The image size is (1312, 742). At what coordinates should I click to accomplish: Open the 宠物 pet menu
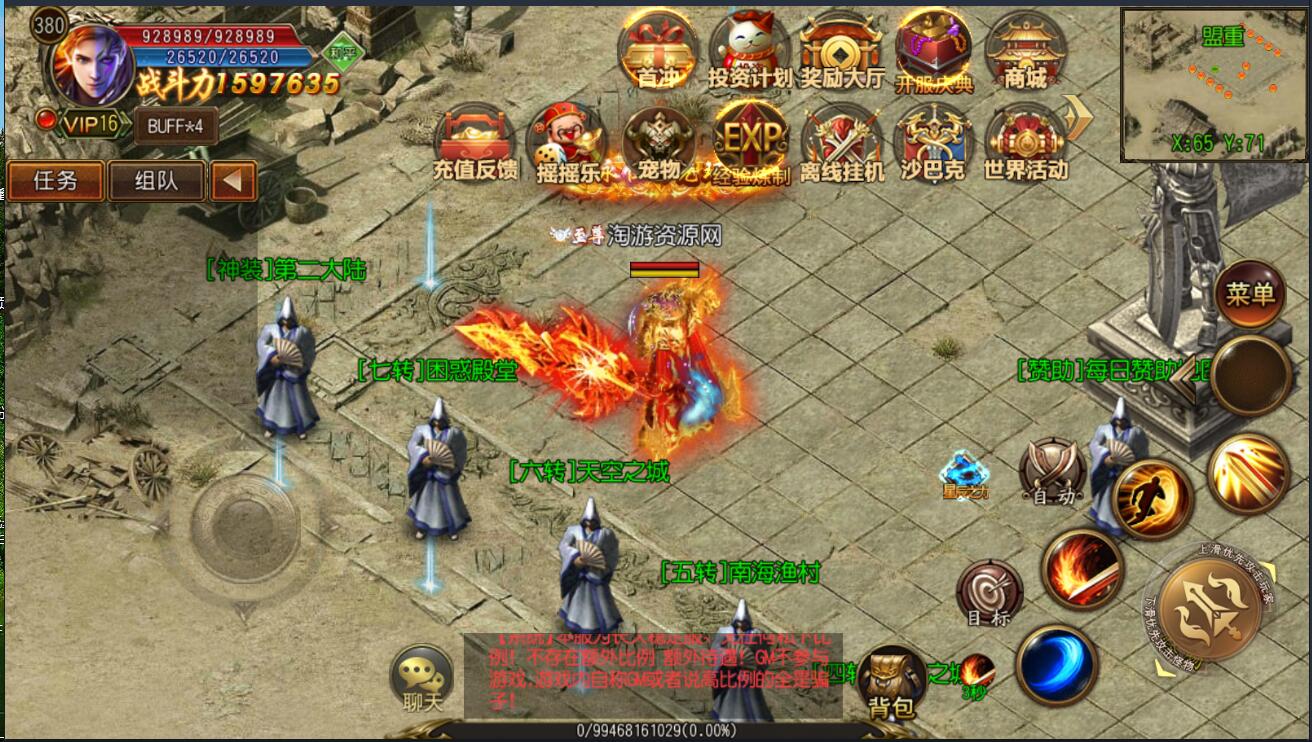click(x=658, y=143)
